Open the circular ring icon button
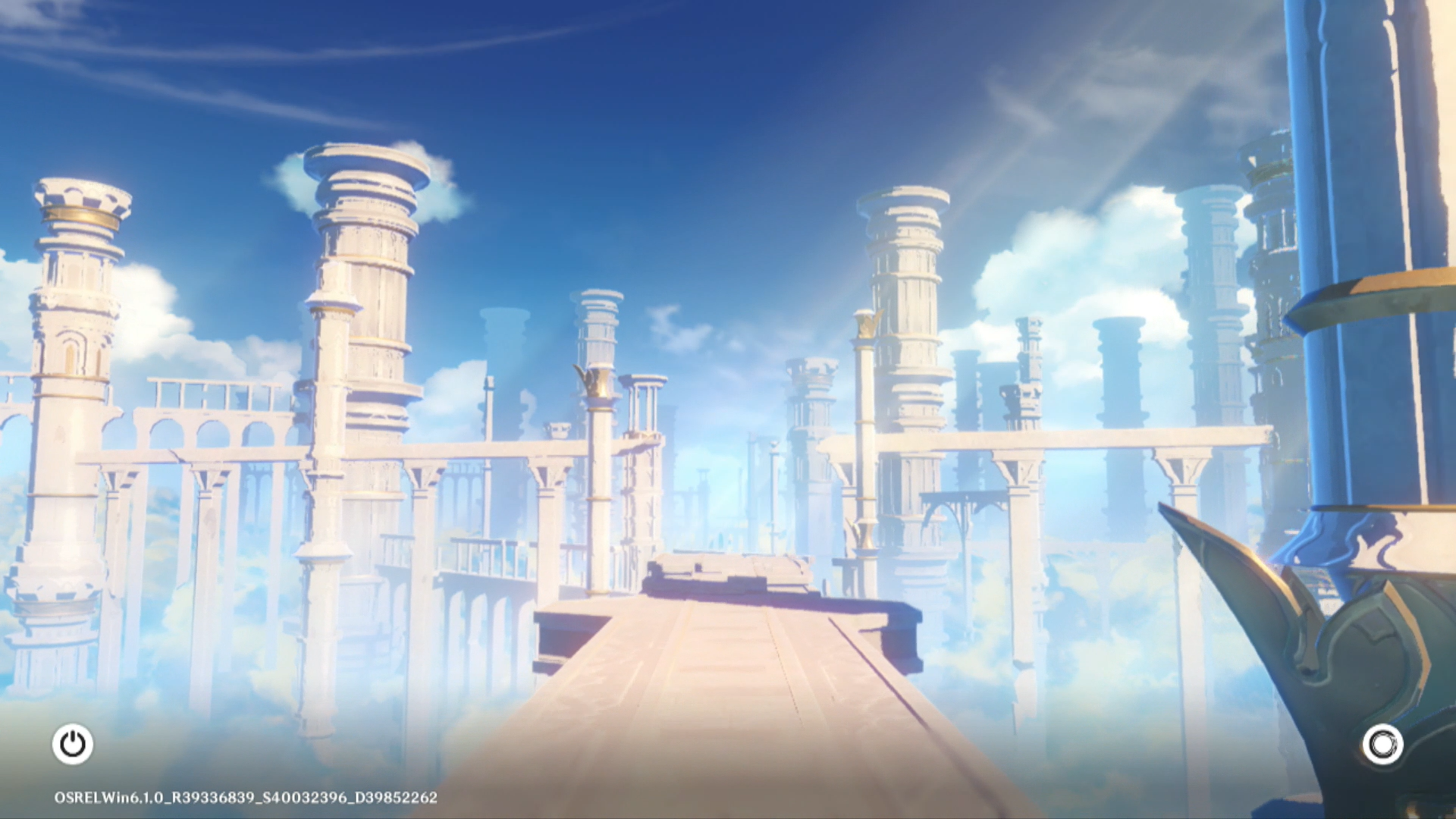The height and width of the screenshot is (819, 1456). coord(1382,744)
